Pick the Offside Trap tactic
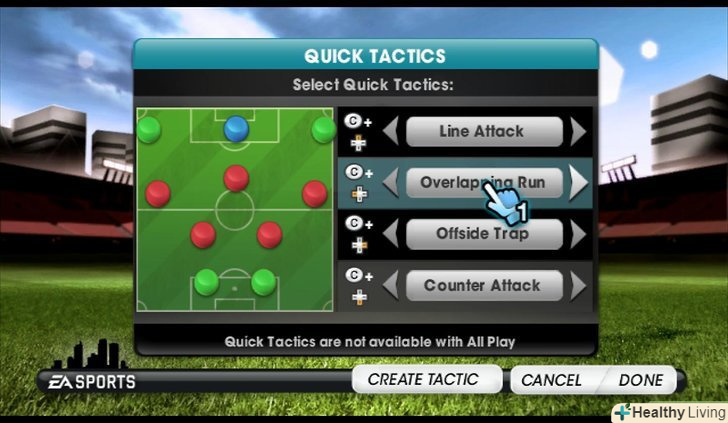 (x=481, y=234)
